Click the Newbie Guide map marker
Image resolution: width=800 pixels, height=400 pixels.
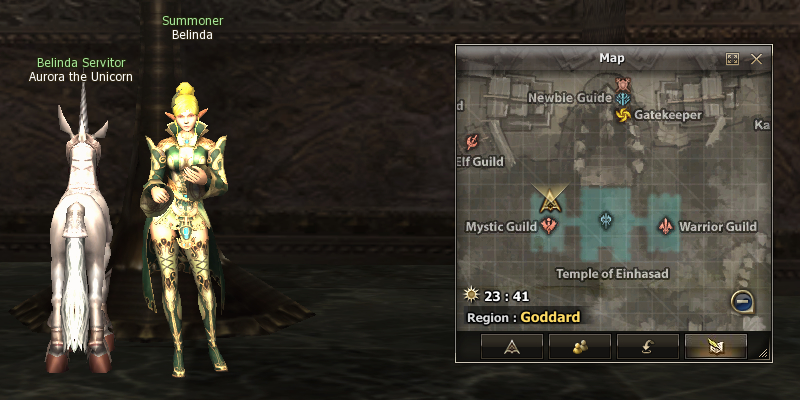pyautogui.click(x=624, y=99)
